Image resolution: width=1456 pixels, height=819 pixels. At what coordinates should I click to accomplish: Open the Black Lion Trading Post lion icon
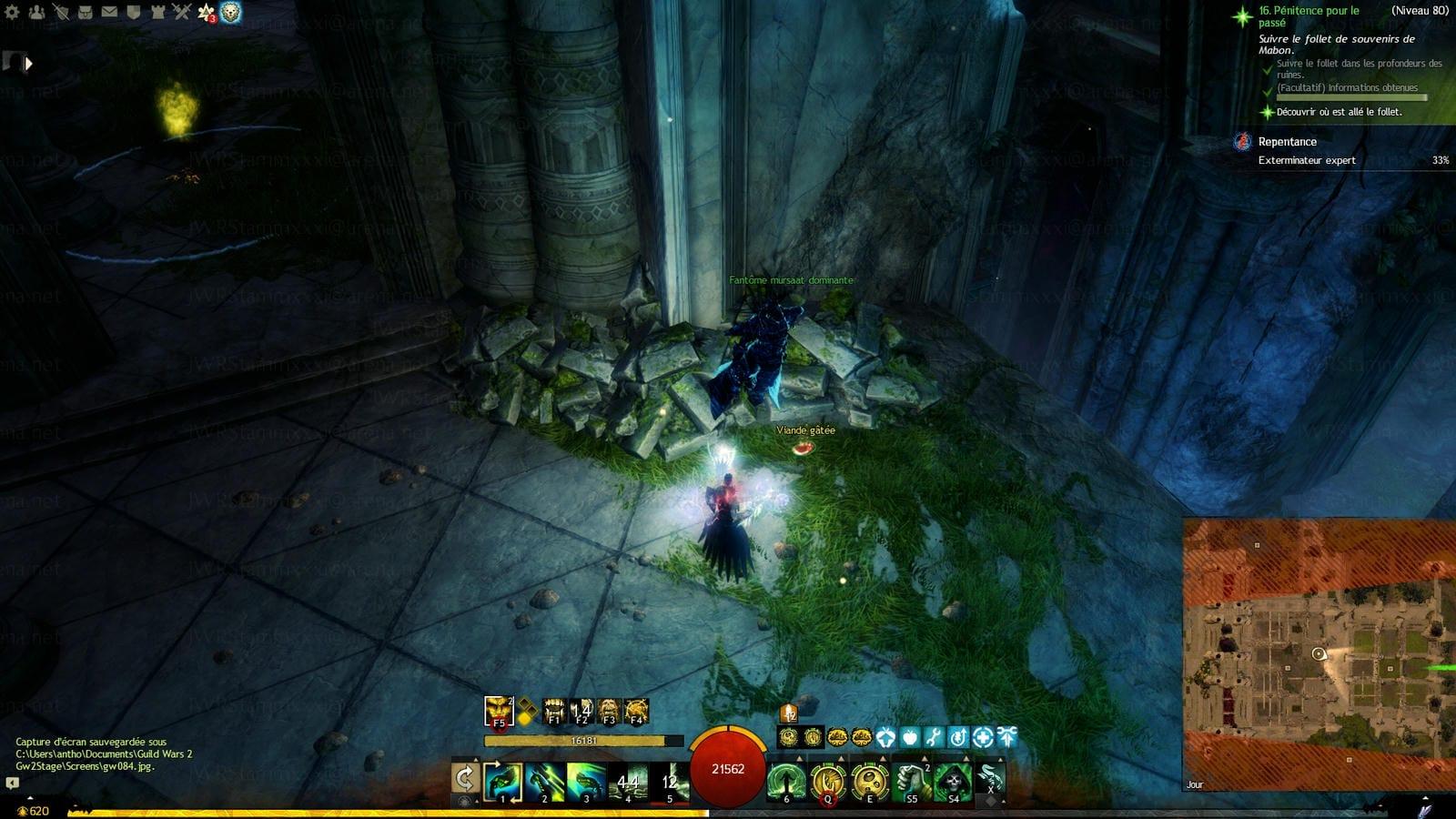[x=231, y=13]
